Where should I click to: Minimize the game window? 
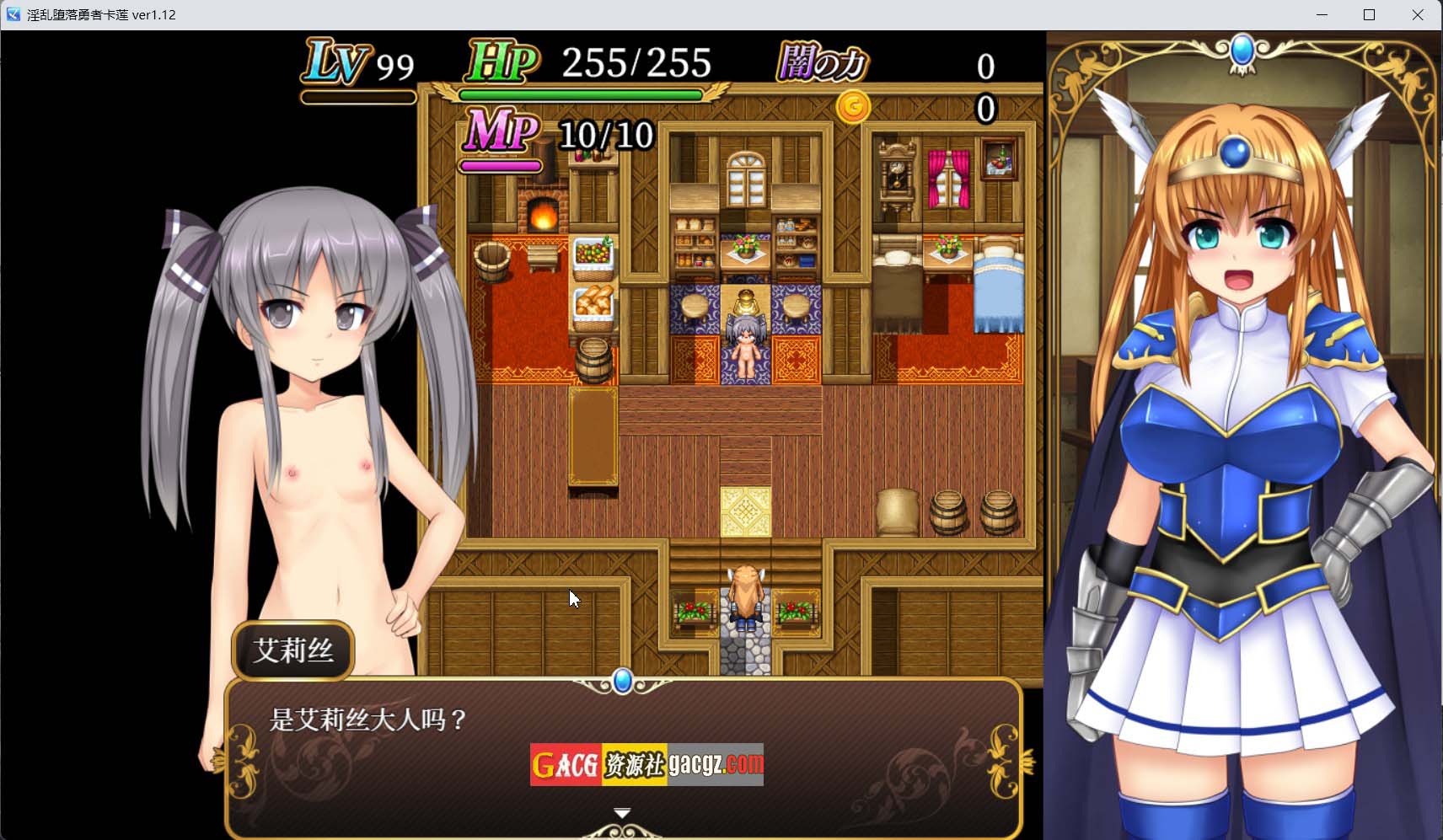pyautogui.click(x=1322, y=14)
